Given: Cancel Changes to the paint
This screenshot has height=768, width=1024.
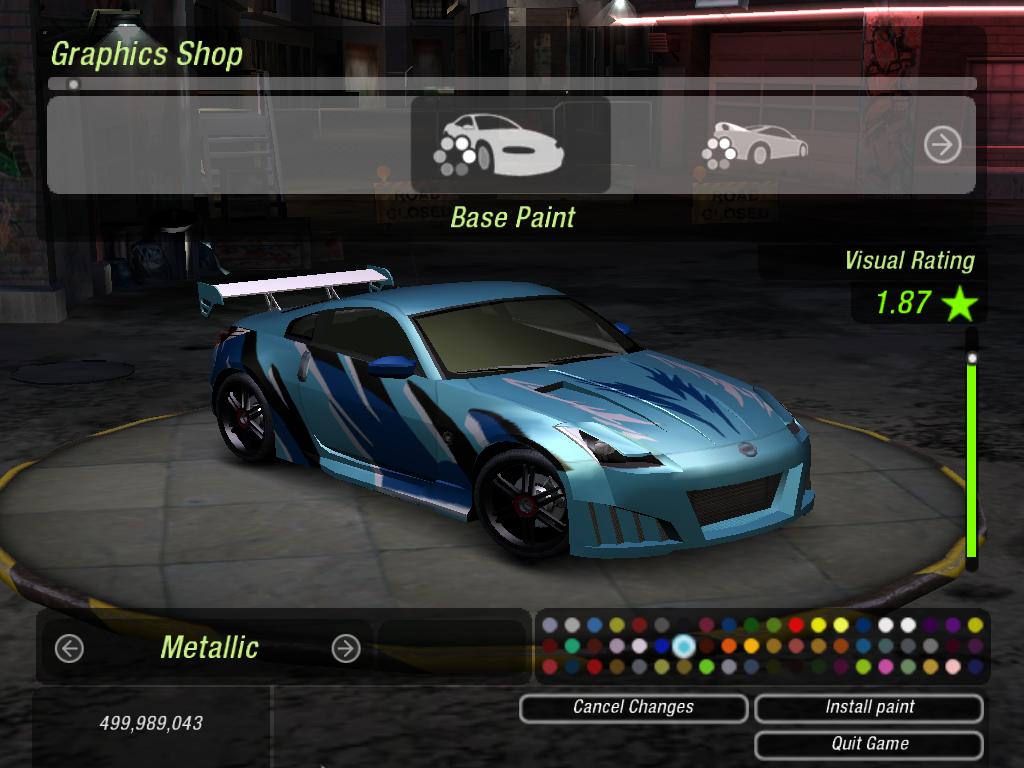Looking at the screenshot, I should pyautogui.click(x=633, y=708).
